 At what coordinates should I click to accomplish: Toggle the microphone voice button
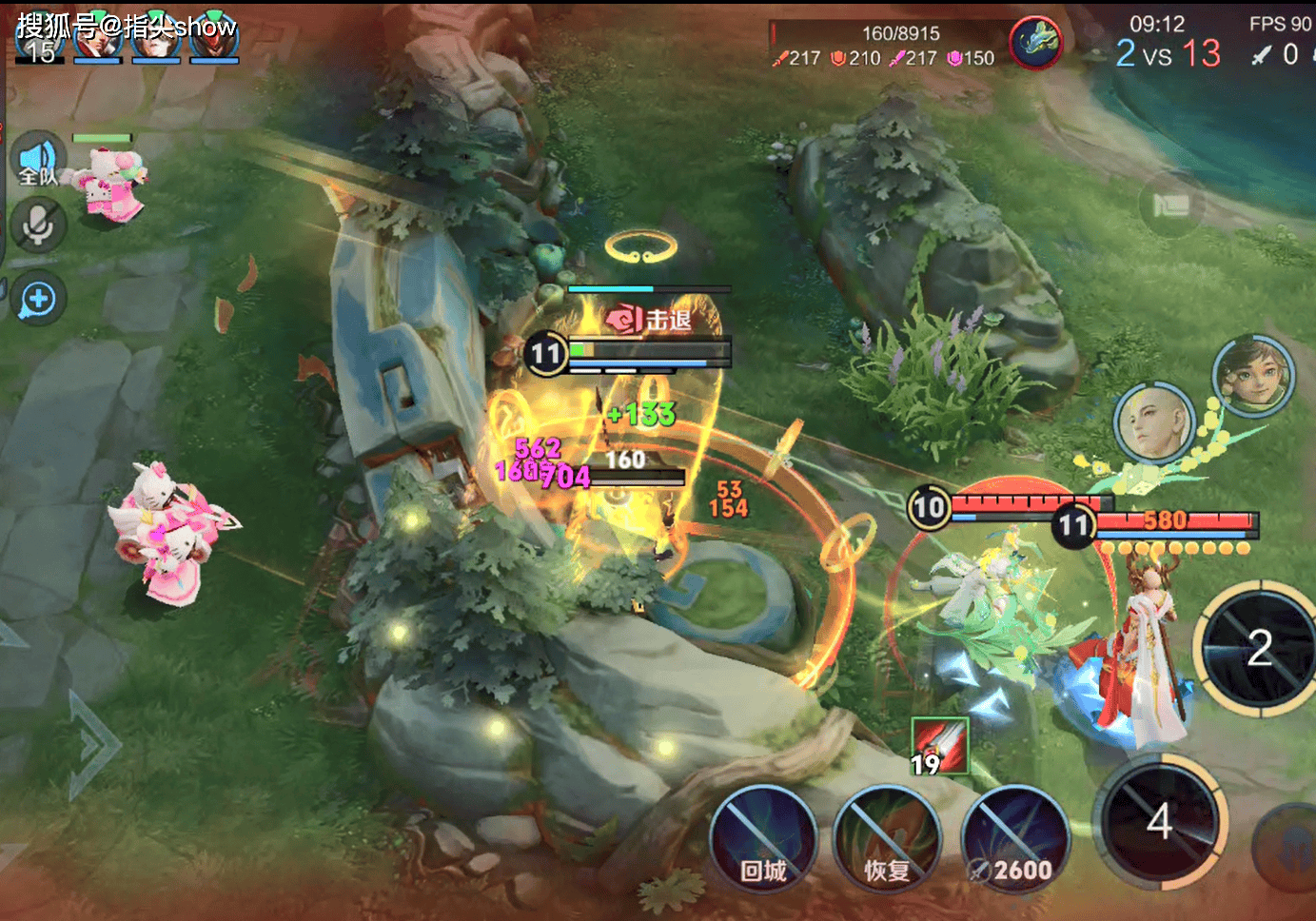pyautogui.click(x=38, y=225)
